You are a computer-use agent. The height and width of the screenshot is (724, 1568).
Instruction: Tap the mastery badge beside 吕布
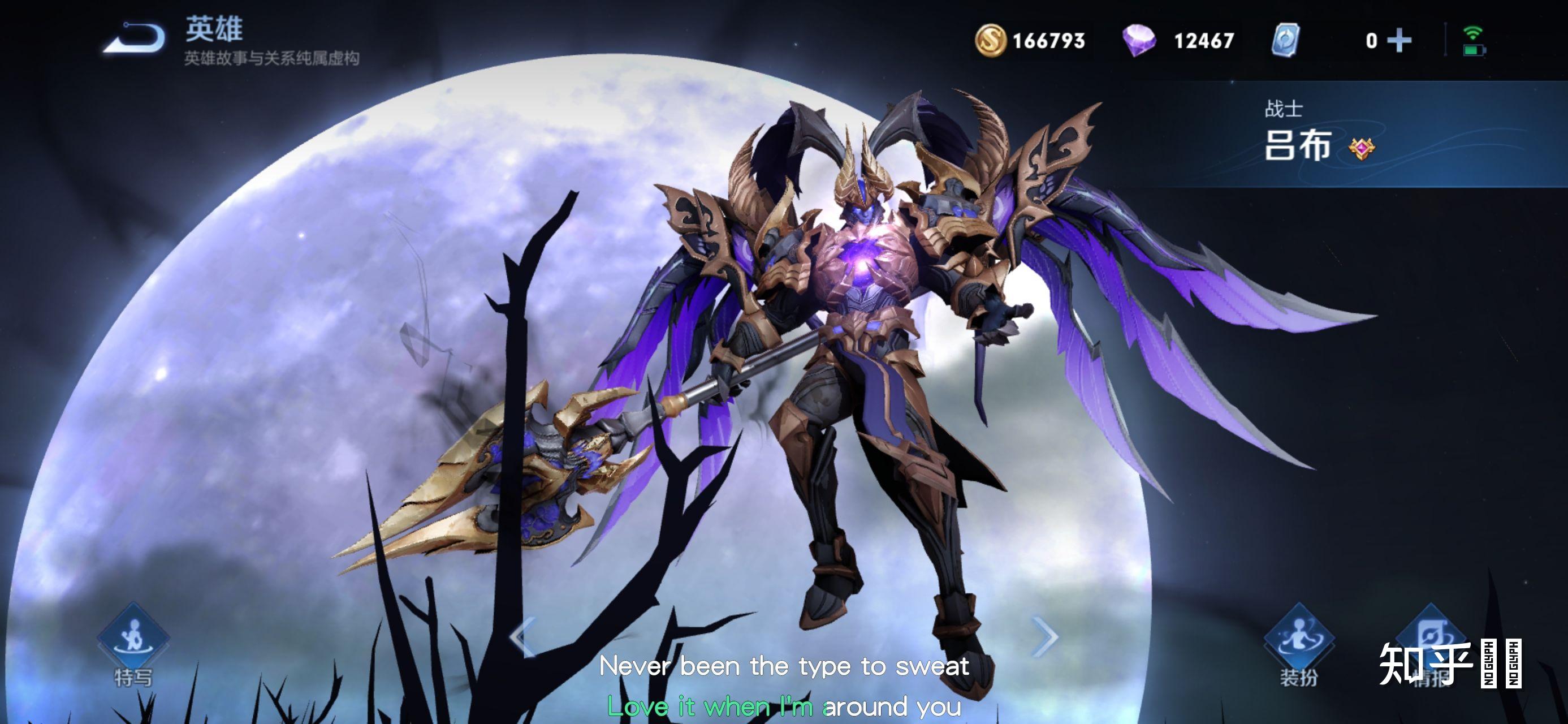point(1361,149)
